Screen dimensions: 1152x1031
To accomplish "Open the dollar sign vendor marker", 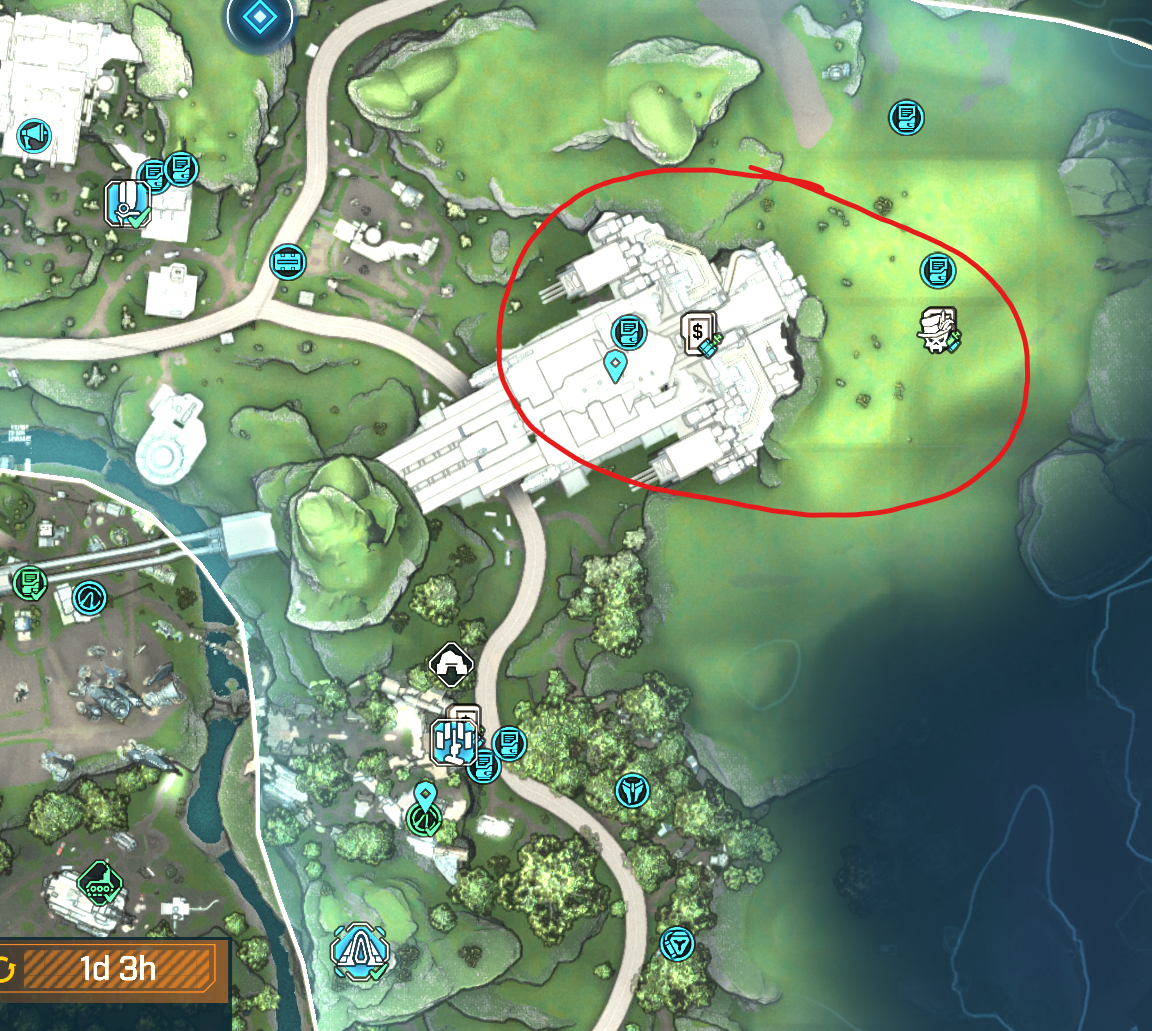I will pos(698,332).
